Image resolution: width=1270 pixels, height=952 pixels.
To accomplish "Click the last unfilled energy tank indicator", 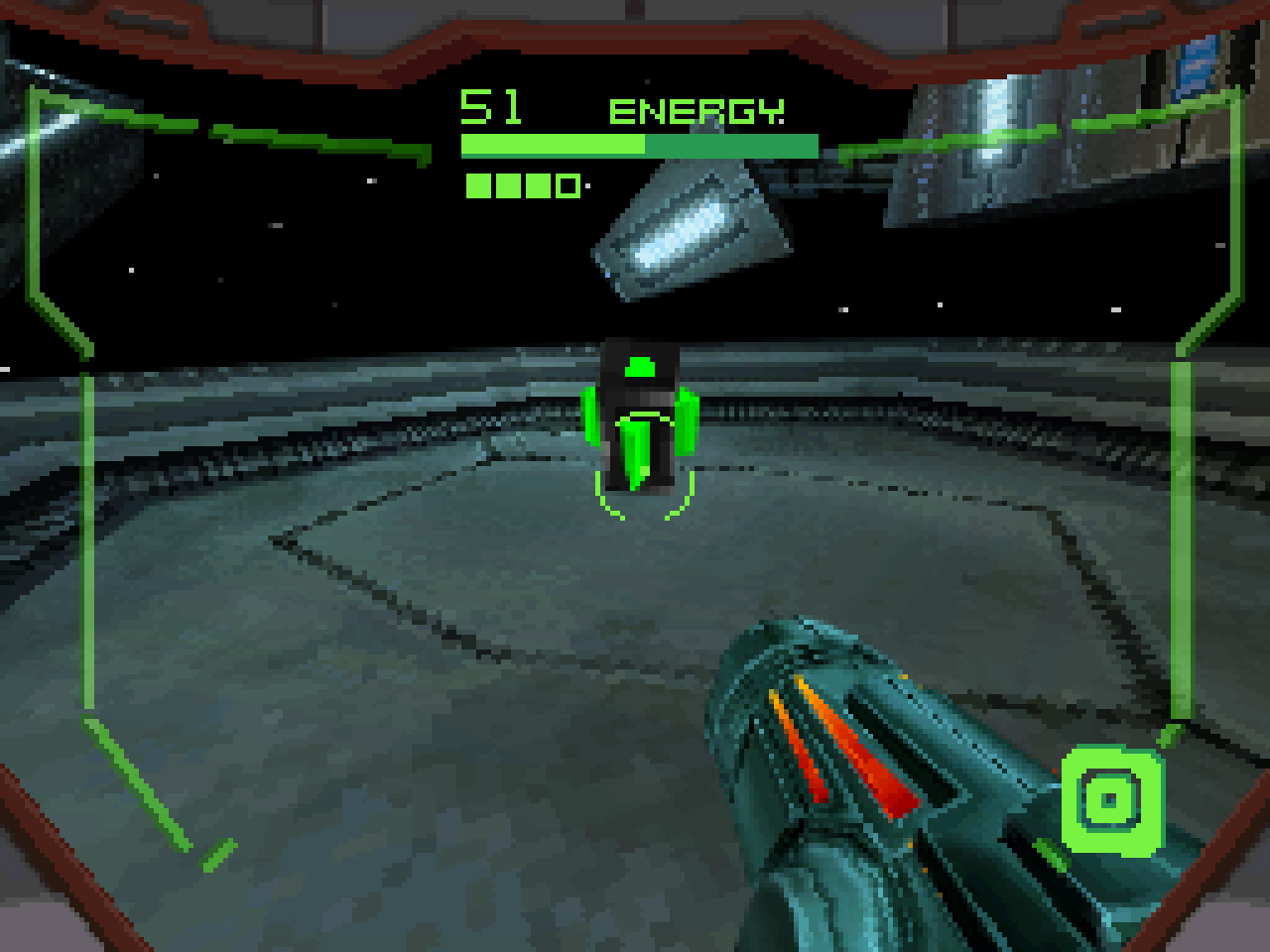I will pyautogui.click(x=568, y=184).
